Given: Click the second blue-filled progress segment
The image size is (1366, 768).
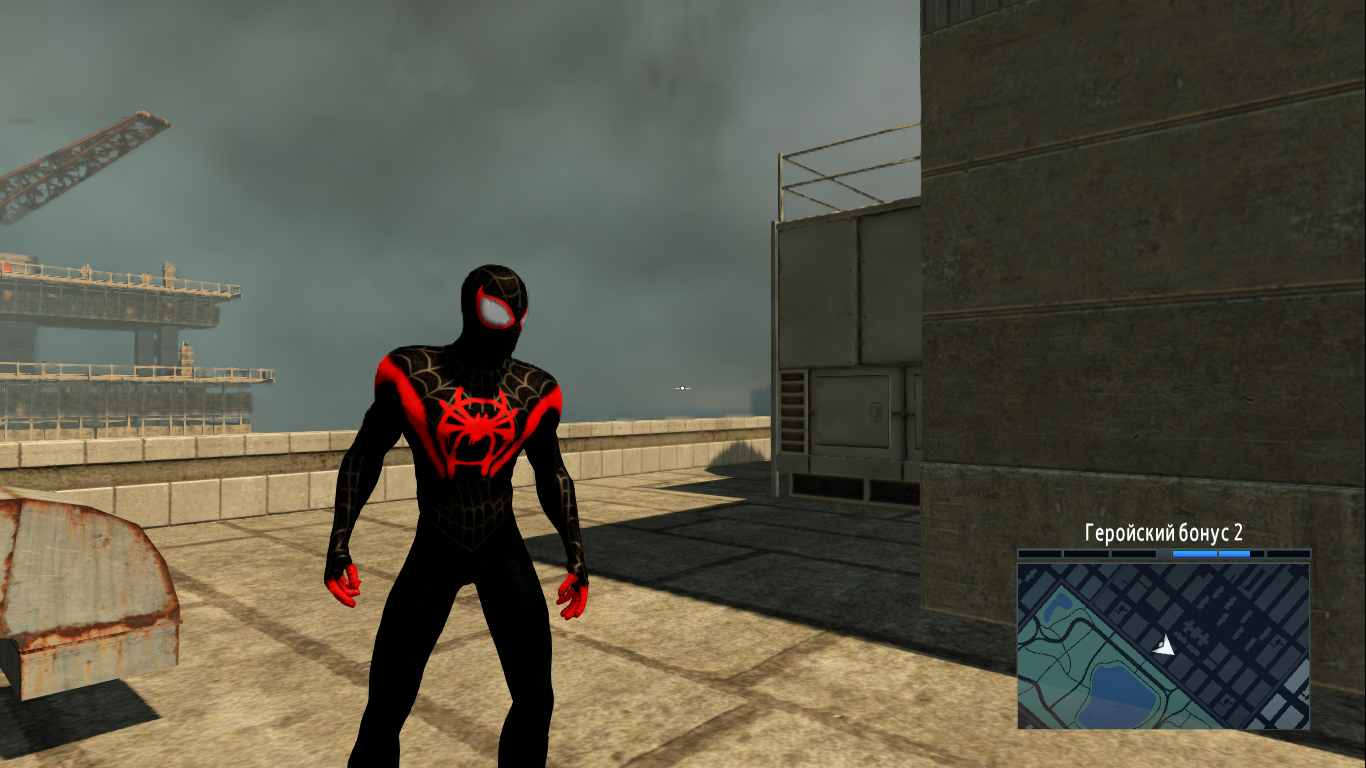Looking at the screenshot, I should pyautogui.click(x=1233, y=553).
